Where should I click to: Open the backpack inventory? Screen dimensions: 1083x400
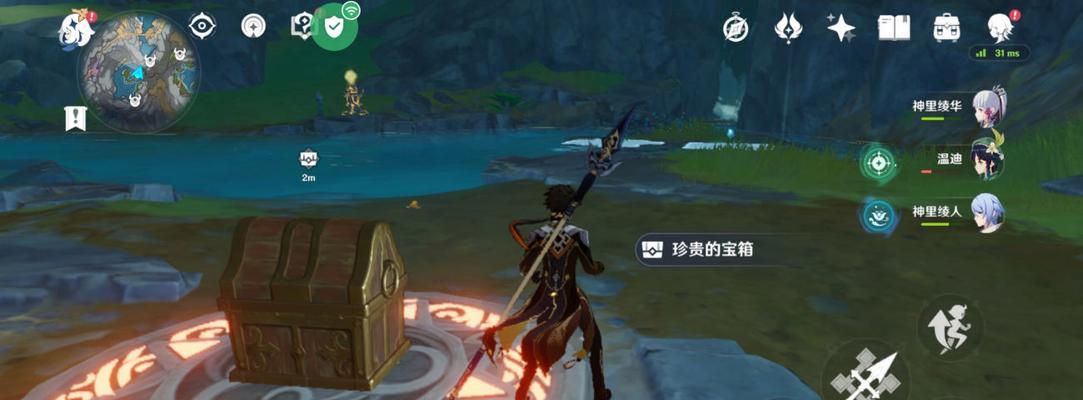click(x=946, y=28)
